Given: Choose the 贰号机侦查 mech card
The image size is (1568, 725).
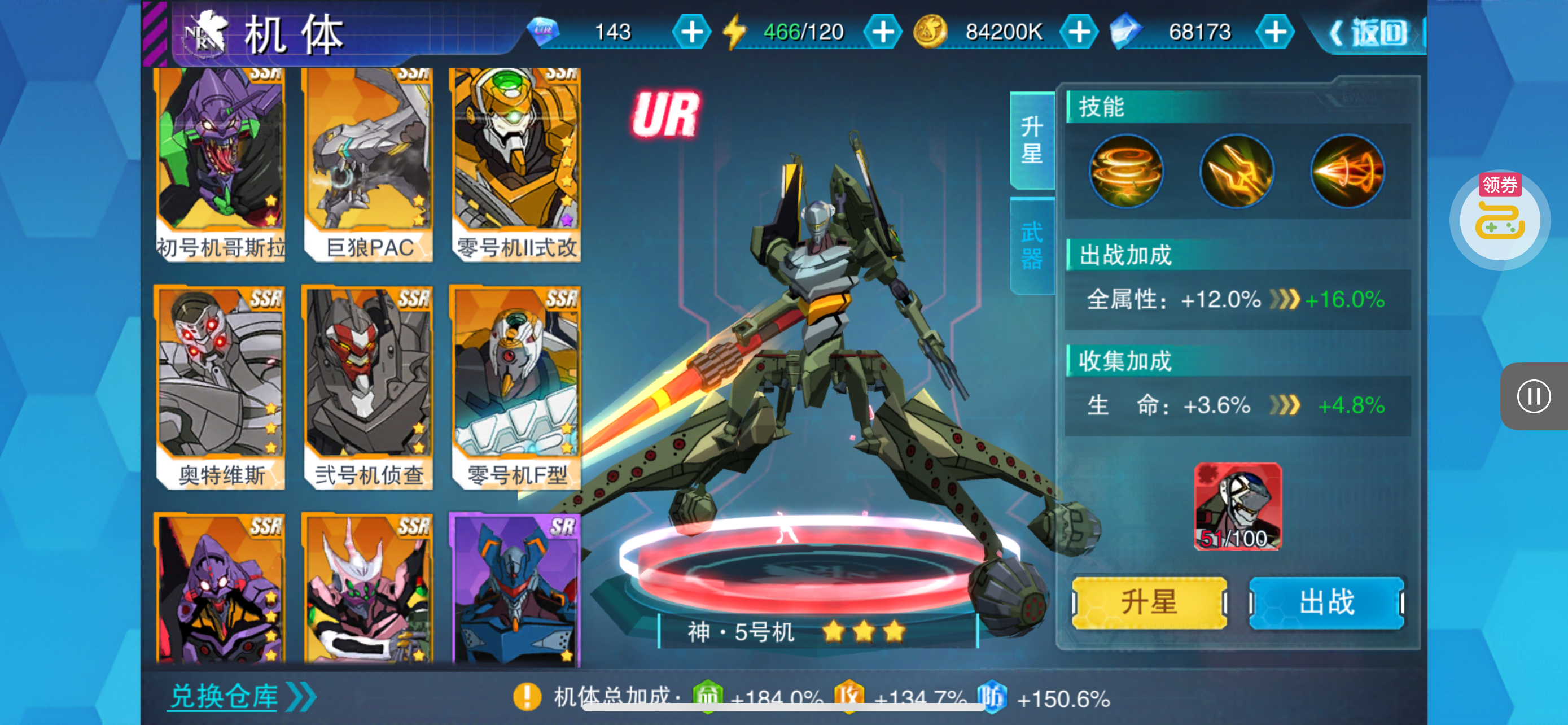Looking at the screenshot, I should [368, 388].
